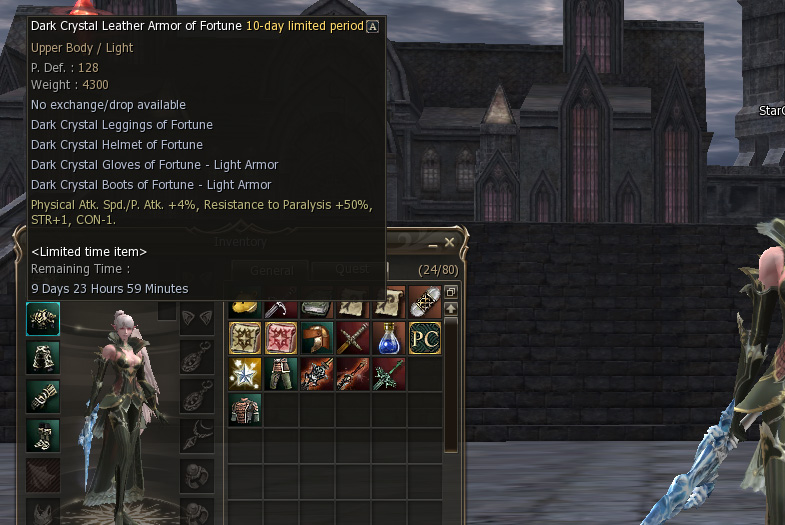Minimize the Inventory window

433,243
